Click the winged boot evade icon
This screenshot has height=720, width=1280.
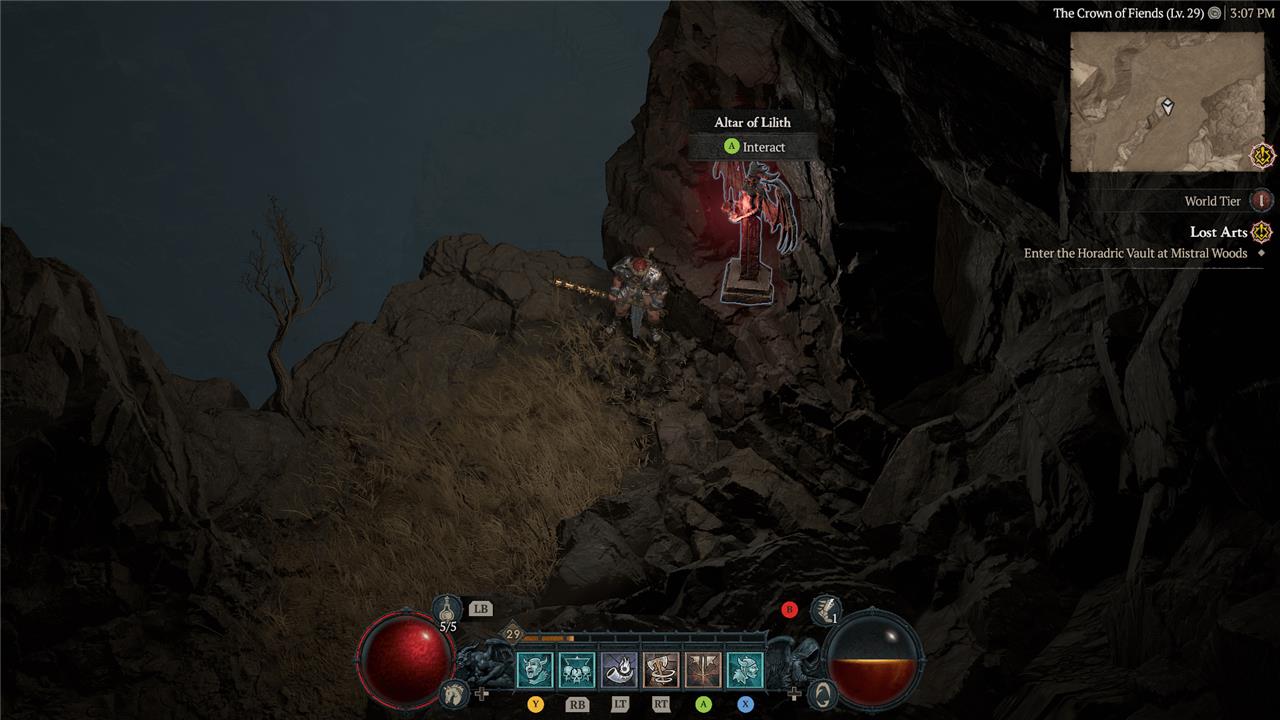coord(825,608)
